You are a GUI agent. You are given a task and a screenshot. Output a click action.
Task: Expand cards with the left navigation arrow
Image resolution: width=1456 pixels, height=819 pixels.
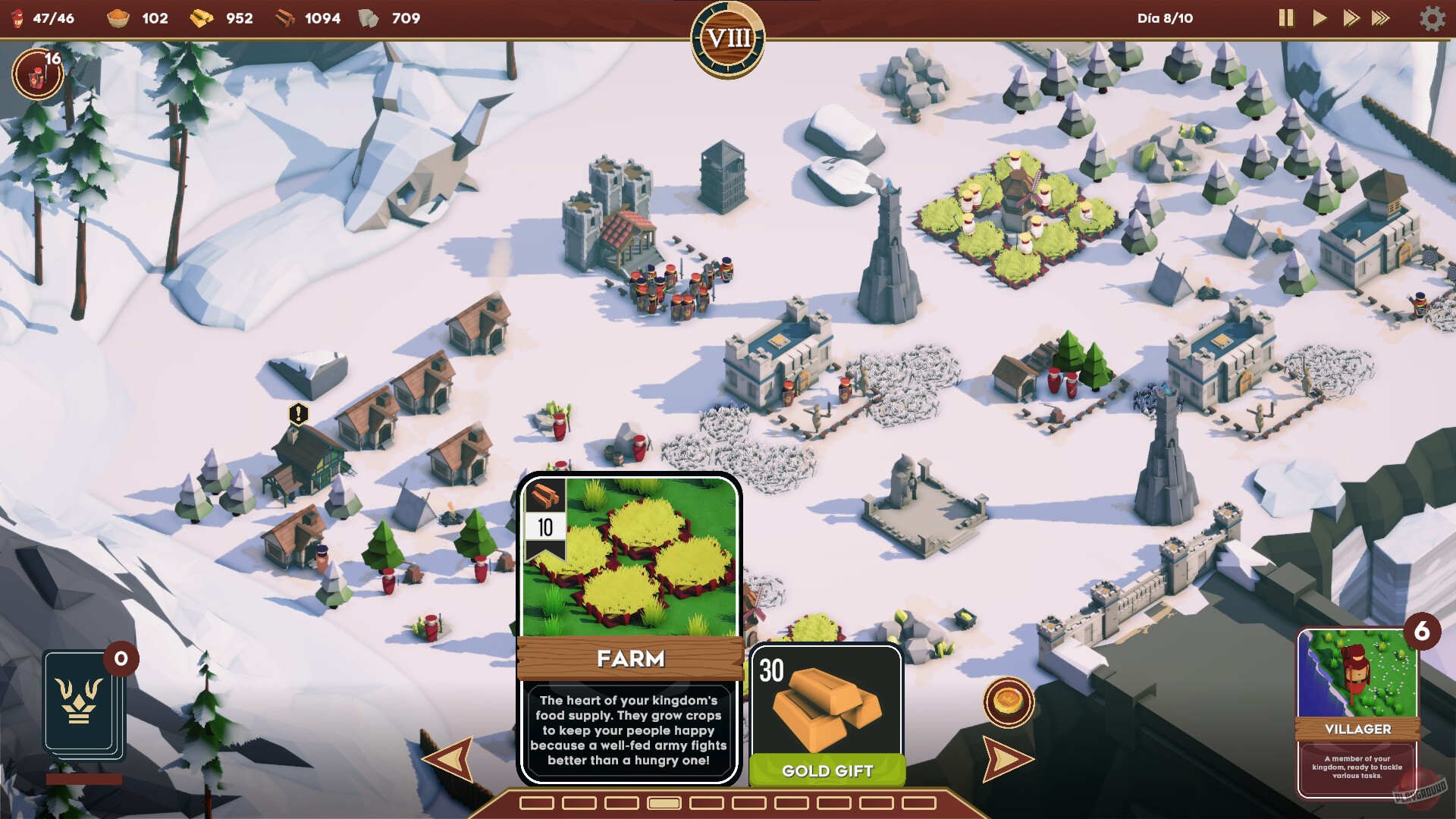448,758
